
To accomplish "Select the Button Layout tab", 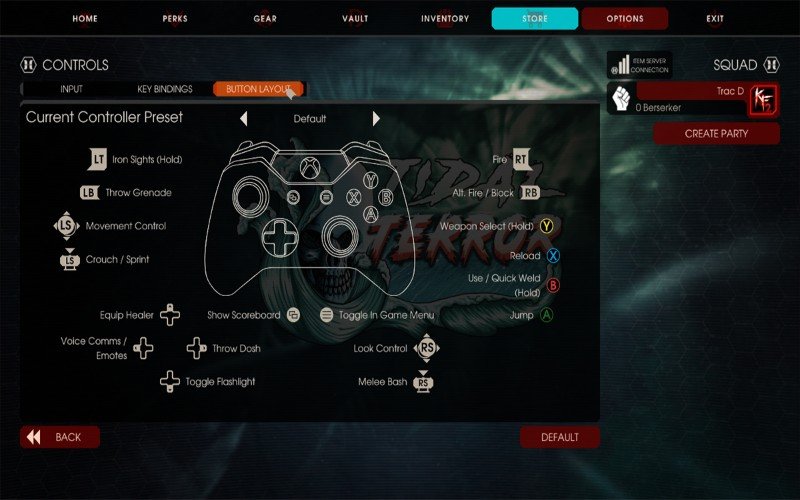I will pos(258,89).
